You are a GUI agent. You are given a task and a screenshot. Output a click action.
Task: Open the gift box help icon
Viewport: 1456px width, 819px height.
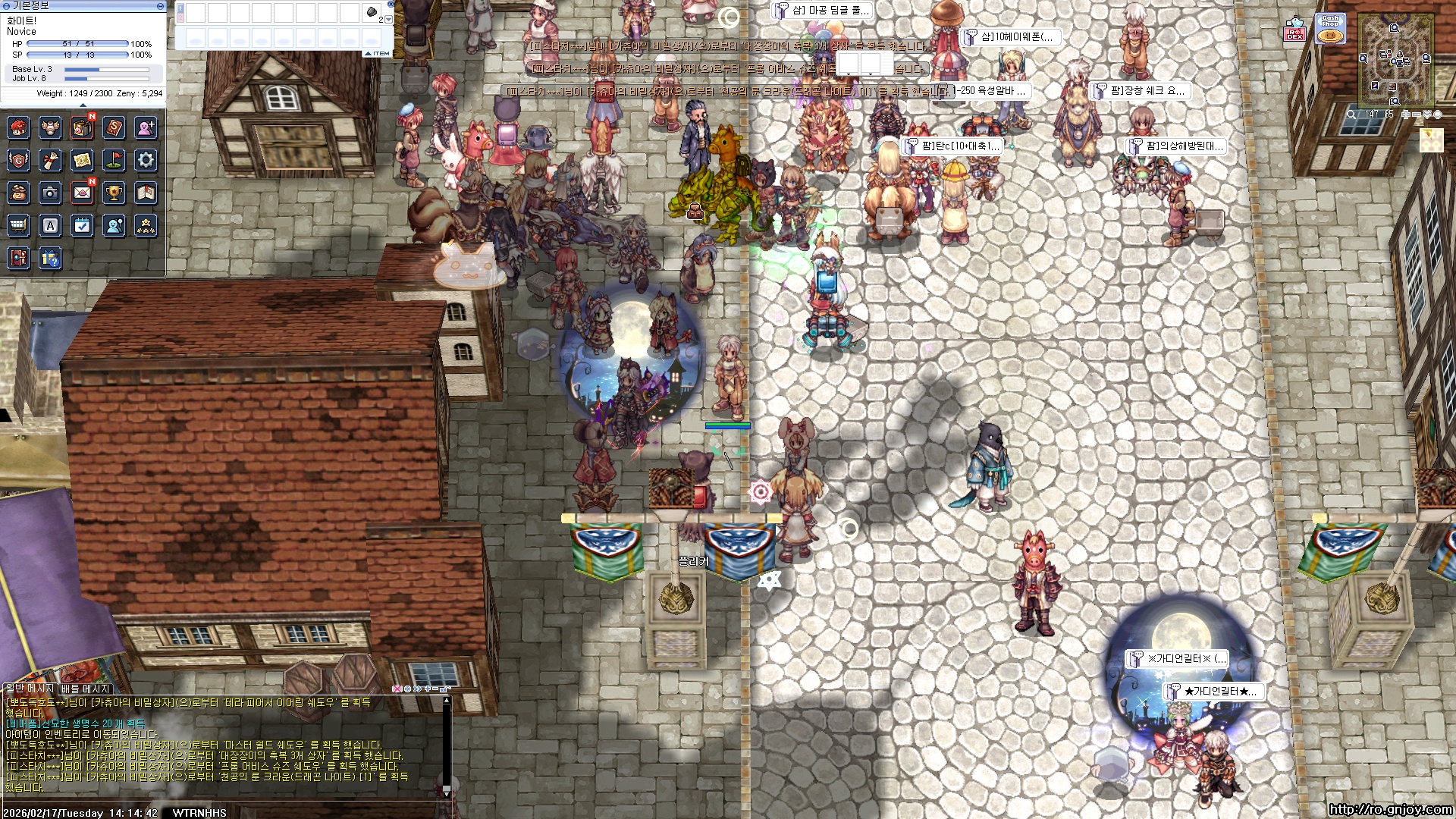pos(50,259)
